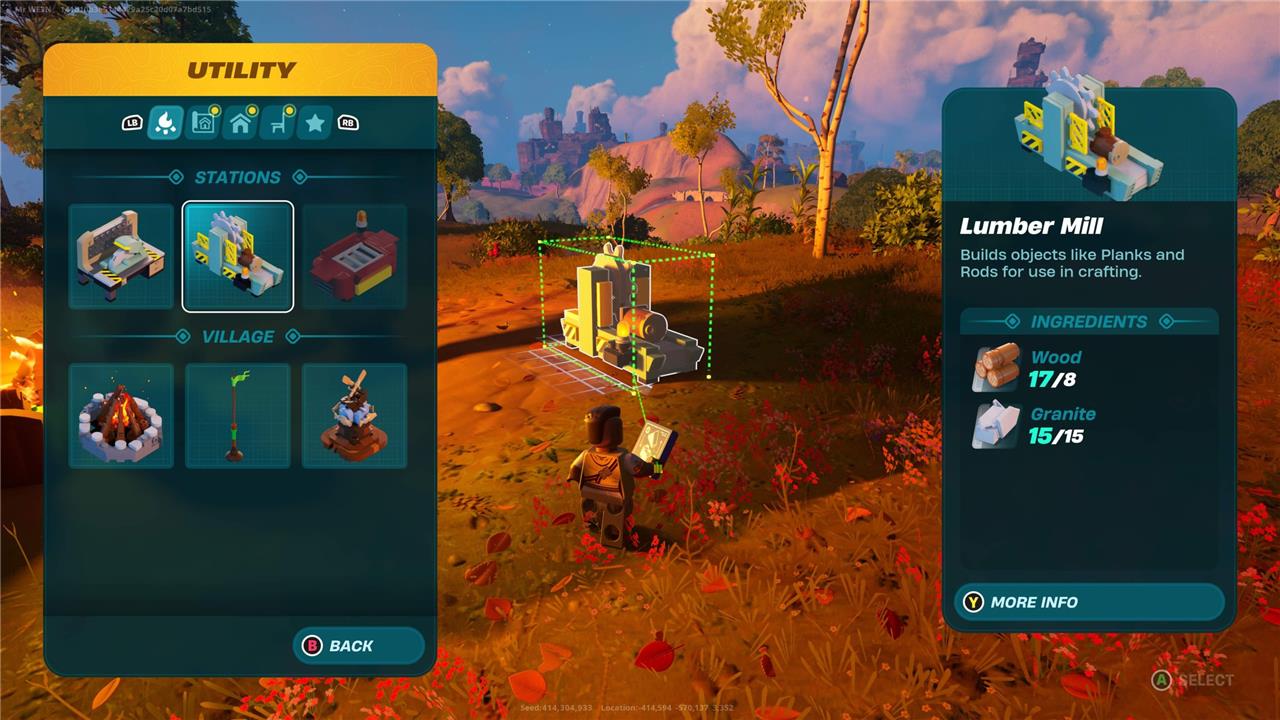Show the star favorites tab
The height and width of the screenshot is (720, 1280).
(314, 123)
